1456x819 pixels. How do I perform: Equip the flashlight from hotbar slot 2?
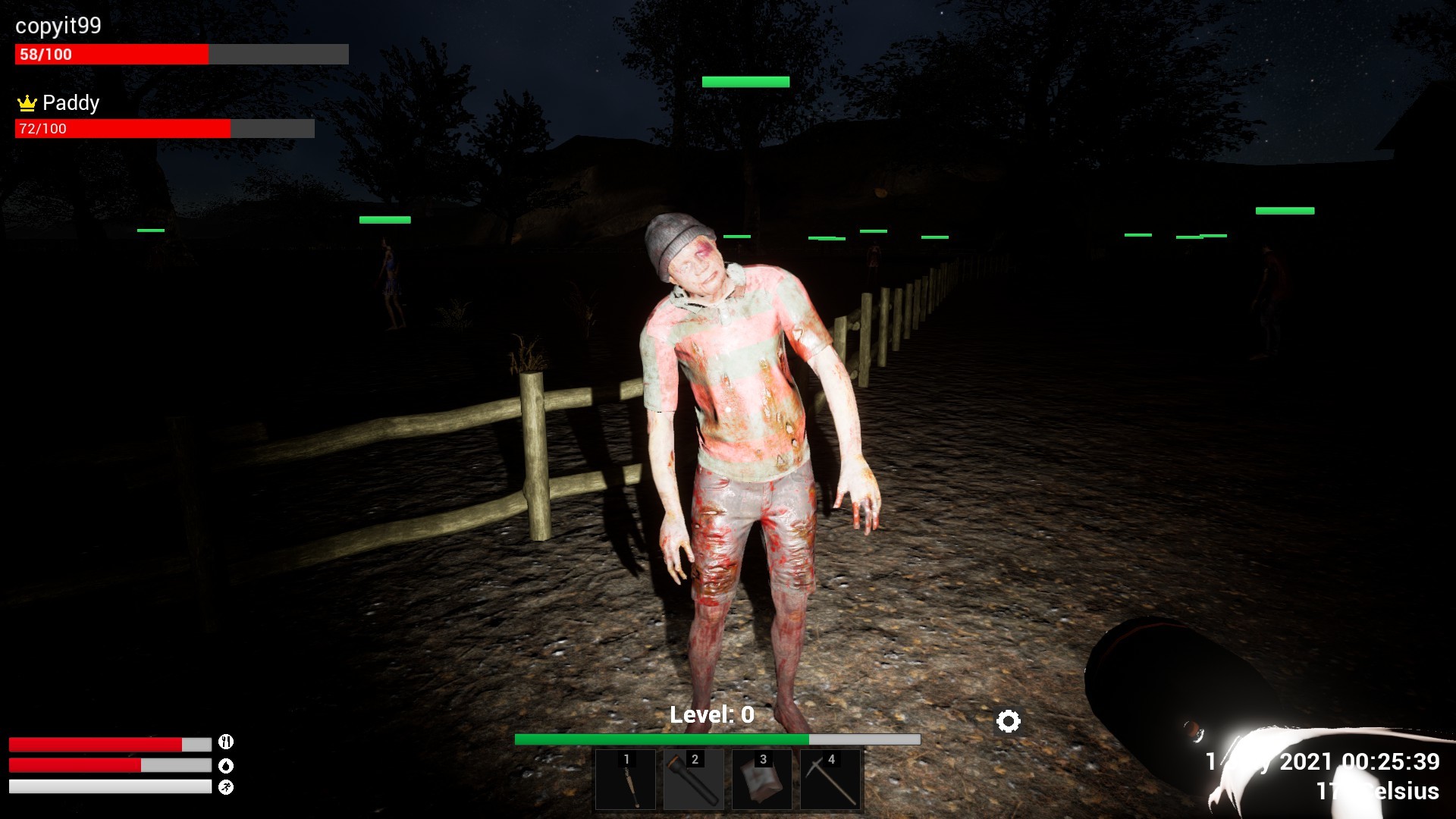tap(694, 780)
